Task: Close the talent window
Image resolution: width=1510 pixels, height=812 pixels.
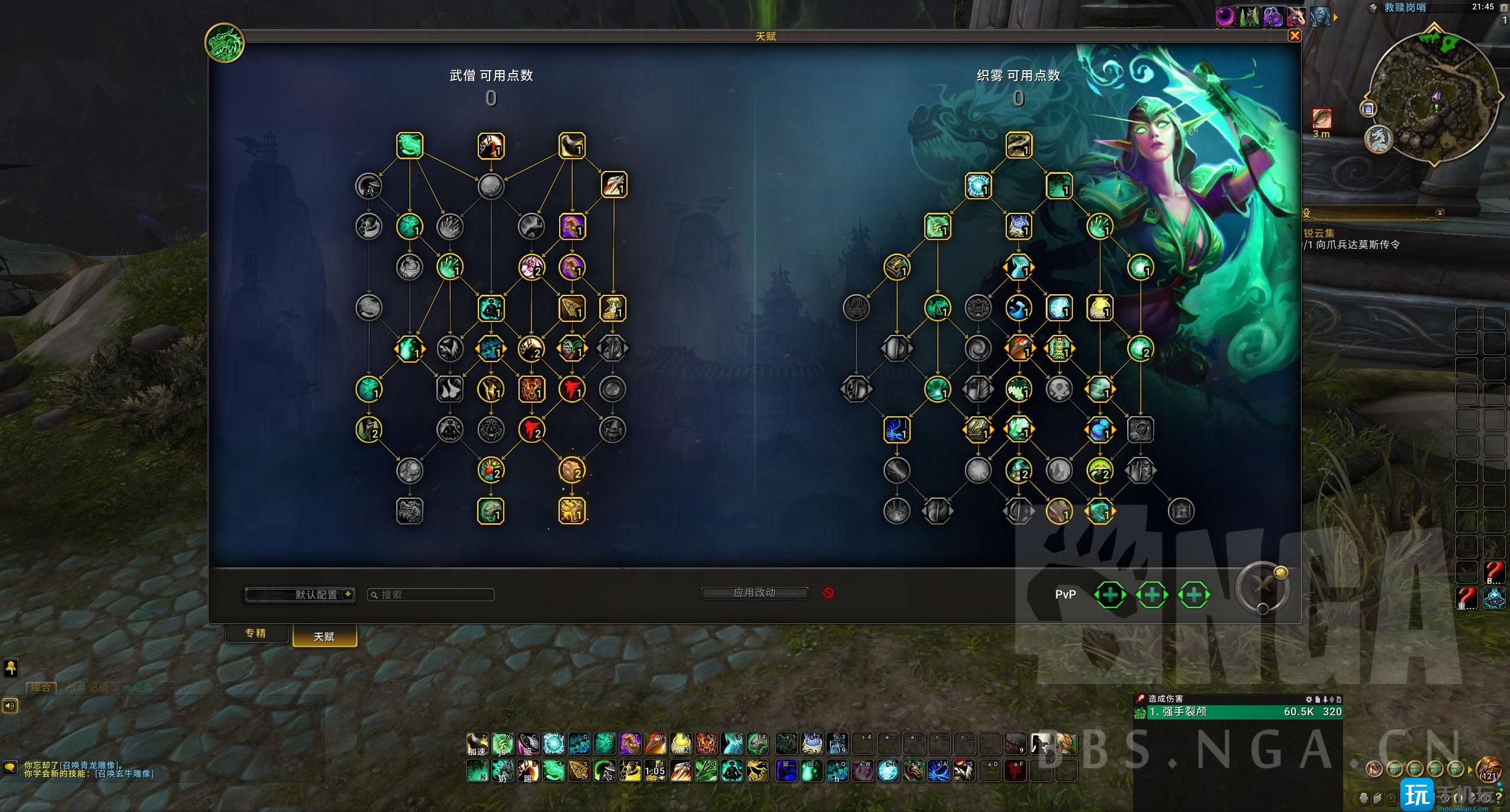Action: 1295,36
